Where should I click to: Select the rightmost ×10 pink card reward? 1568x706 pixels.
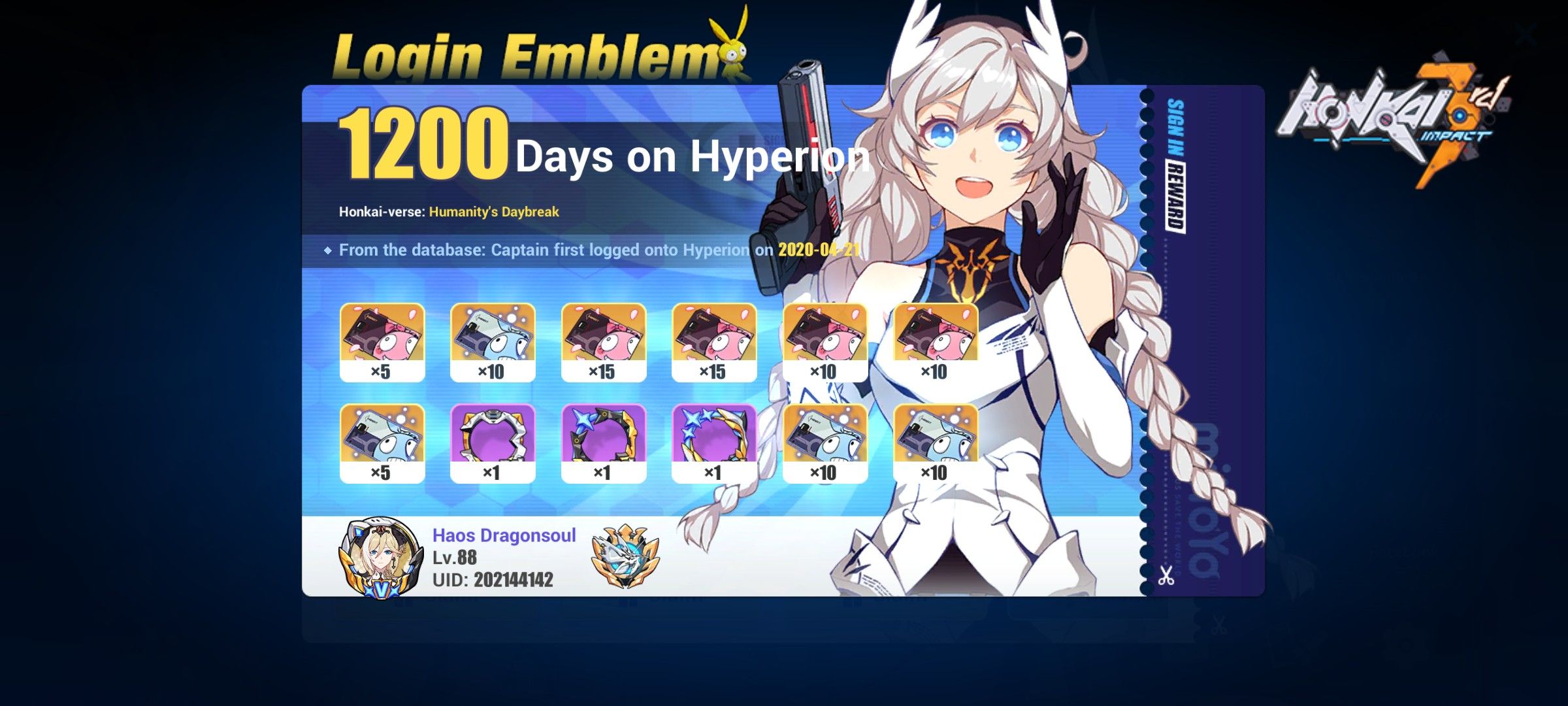(930, 340)
